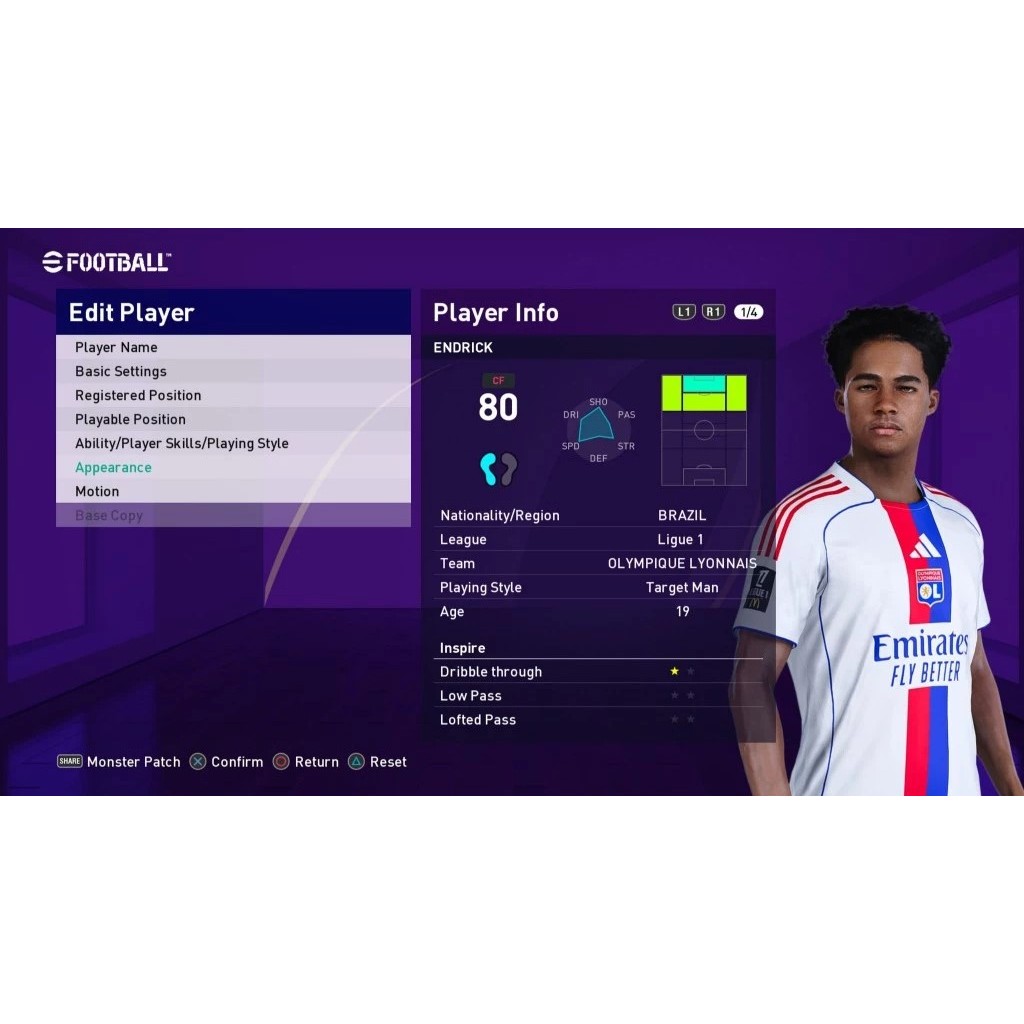This screenshot has width=1024, height=1024.
Task: Click the 1/4 page indicator
Action: 748,312
